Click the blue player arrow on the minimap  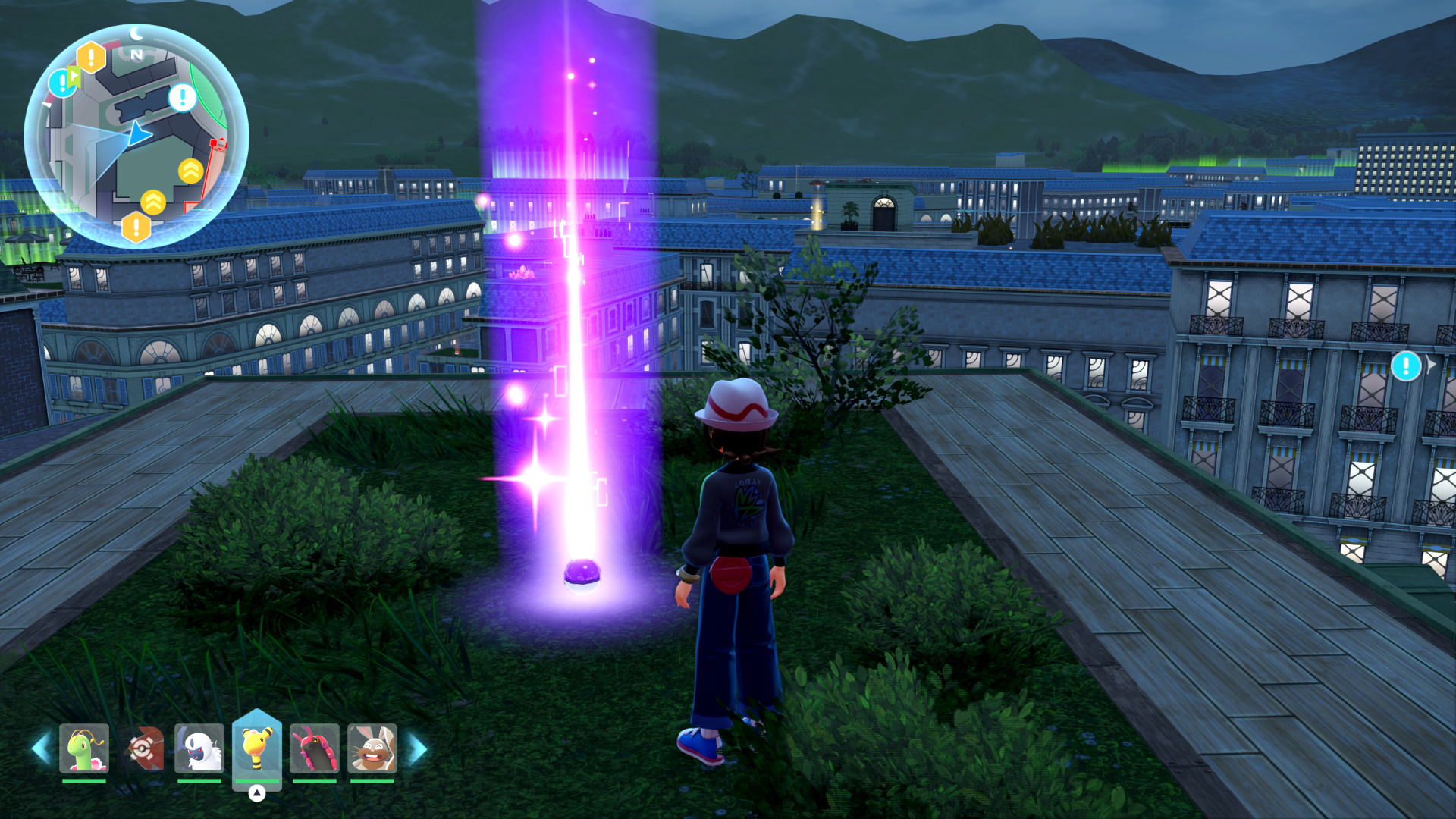[x=139, y=135]
